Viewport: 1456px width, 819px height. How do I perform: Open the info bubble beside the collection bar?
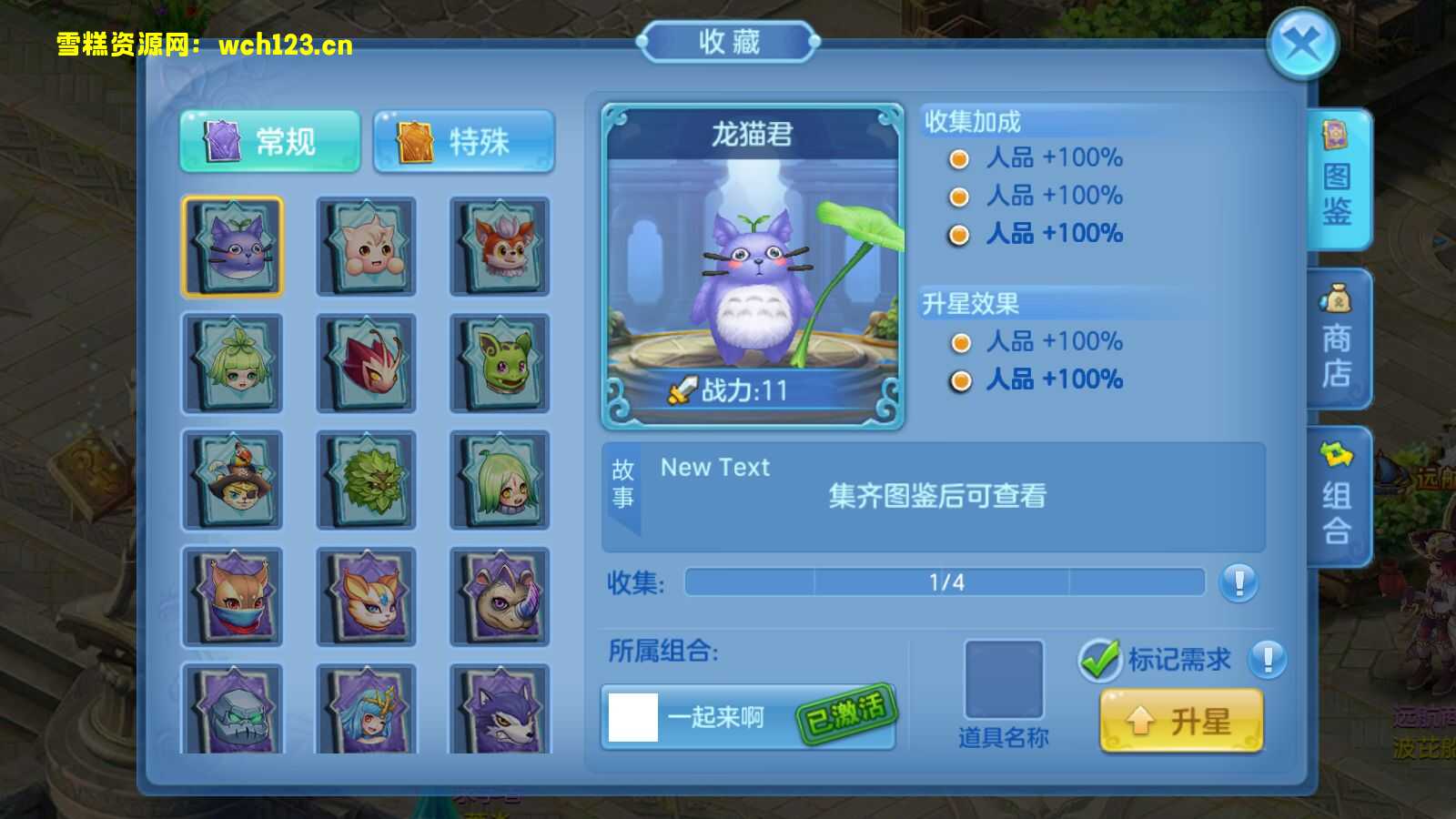coord(1238,583)
